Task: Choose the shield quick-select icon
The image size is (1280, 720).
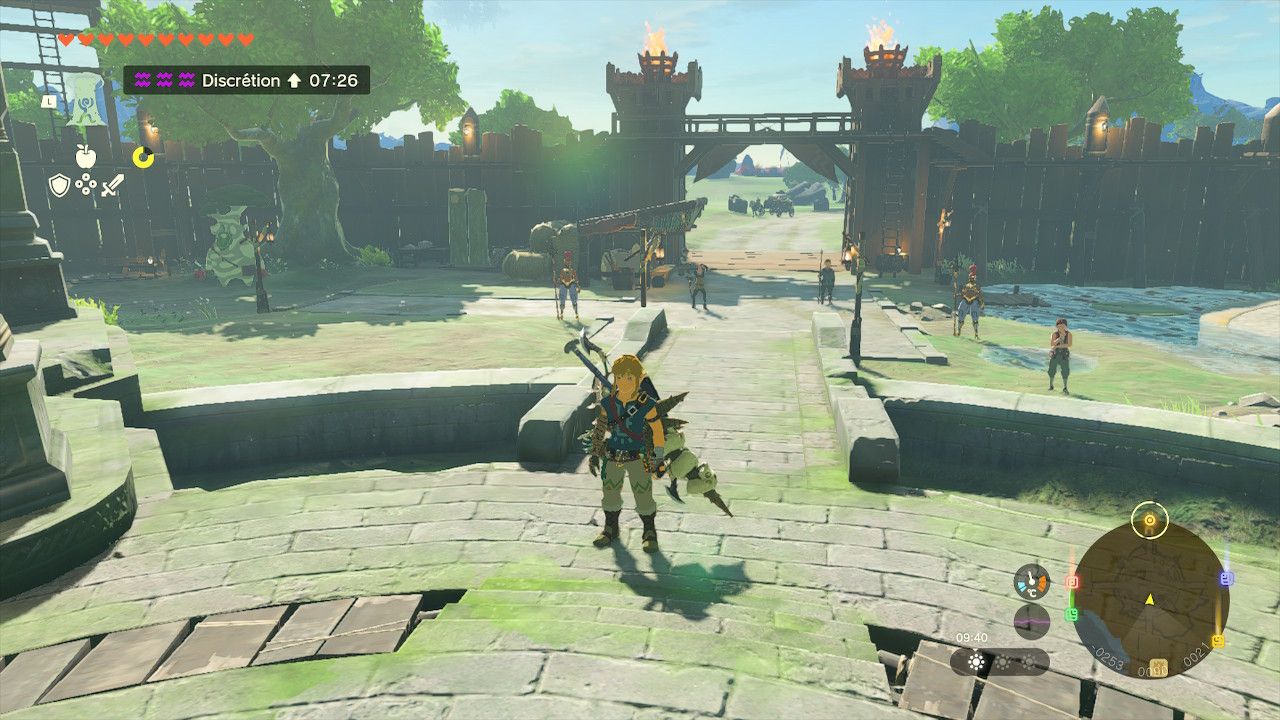Action: (x=60, y=185)
